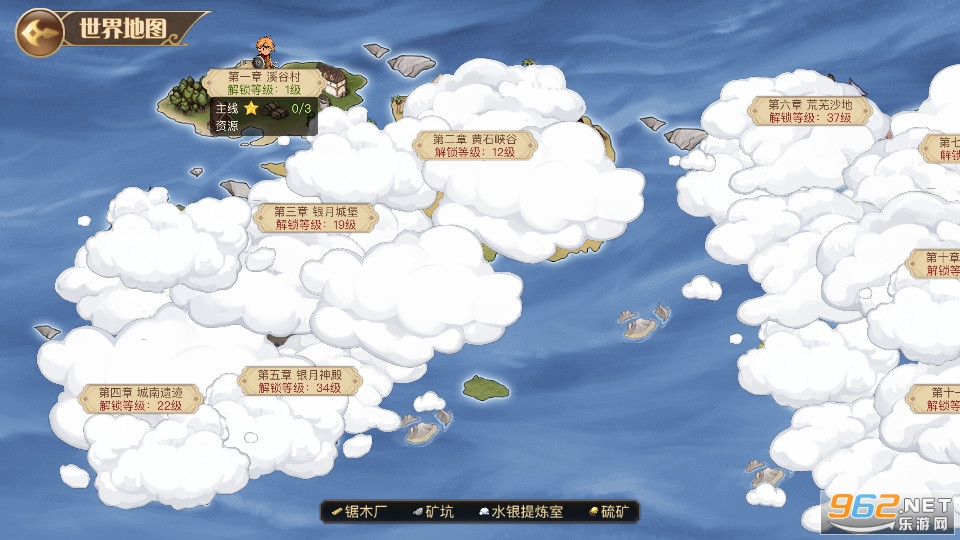Filter map by 矿坑 mine entry
The image size is (960, 540).
tap(432, 512)
